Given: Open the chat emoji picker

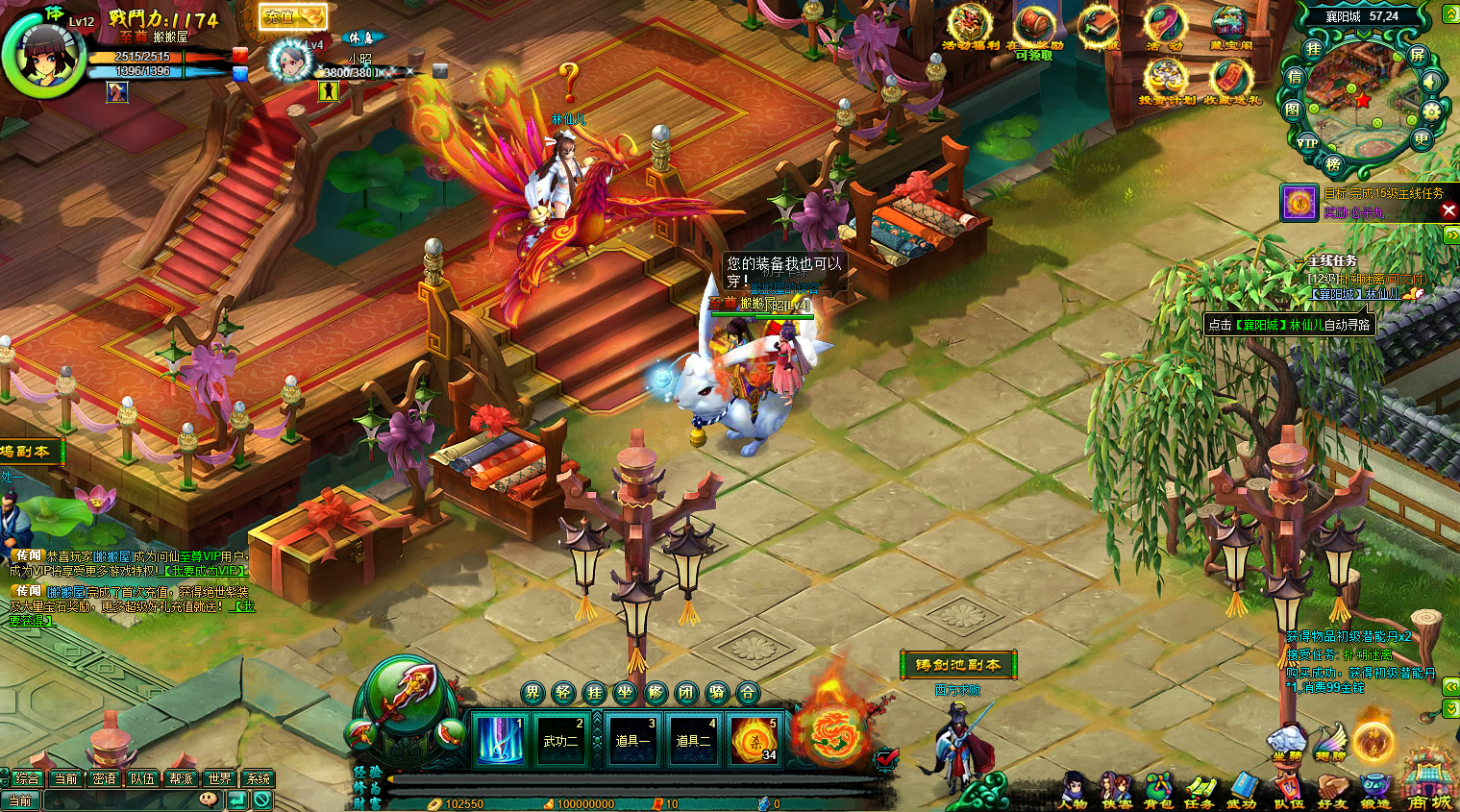Looking at the screenshot, I should click(209, 800).
